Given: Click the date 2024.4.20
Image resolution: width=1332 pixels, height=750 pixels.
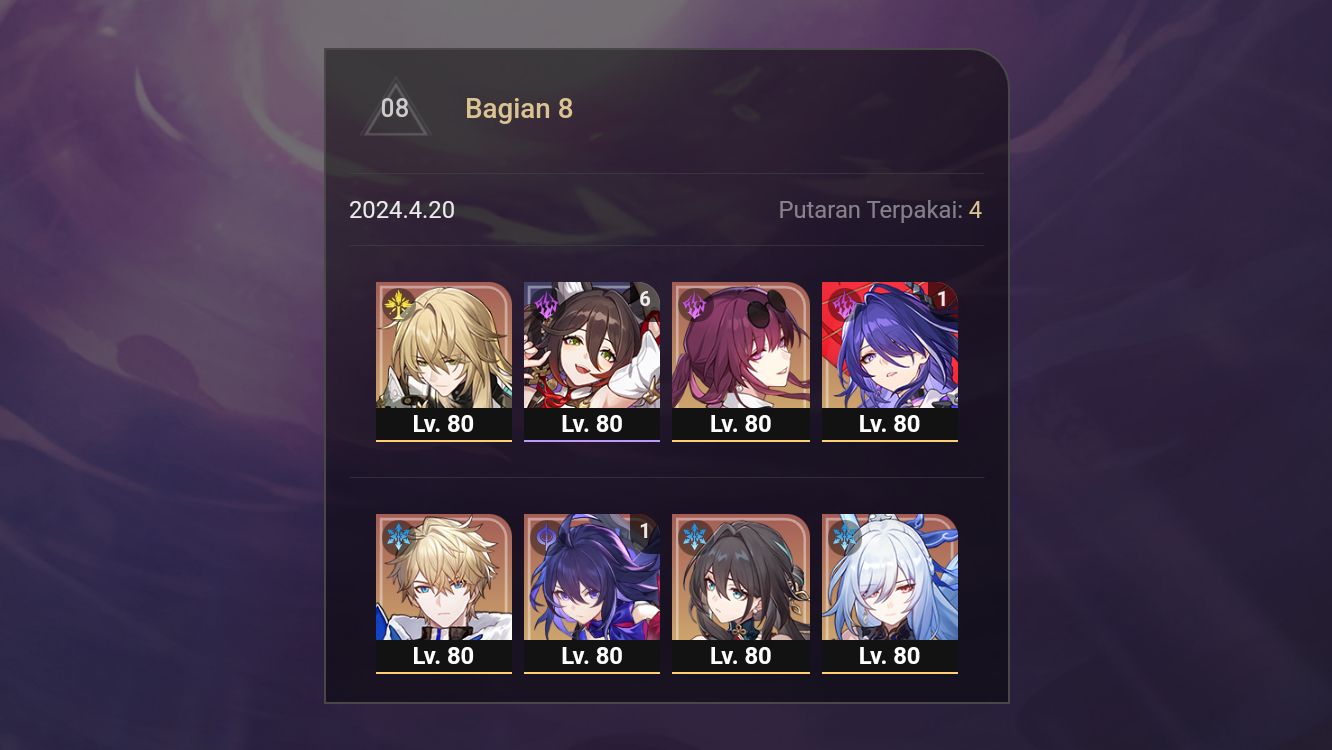Looking at the screenshot, I should 402,210.
